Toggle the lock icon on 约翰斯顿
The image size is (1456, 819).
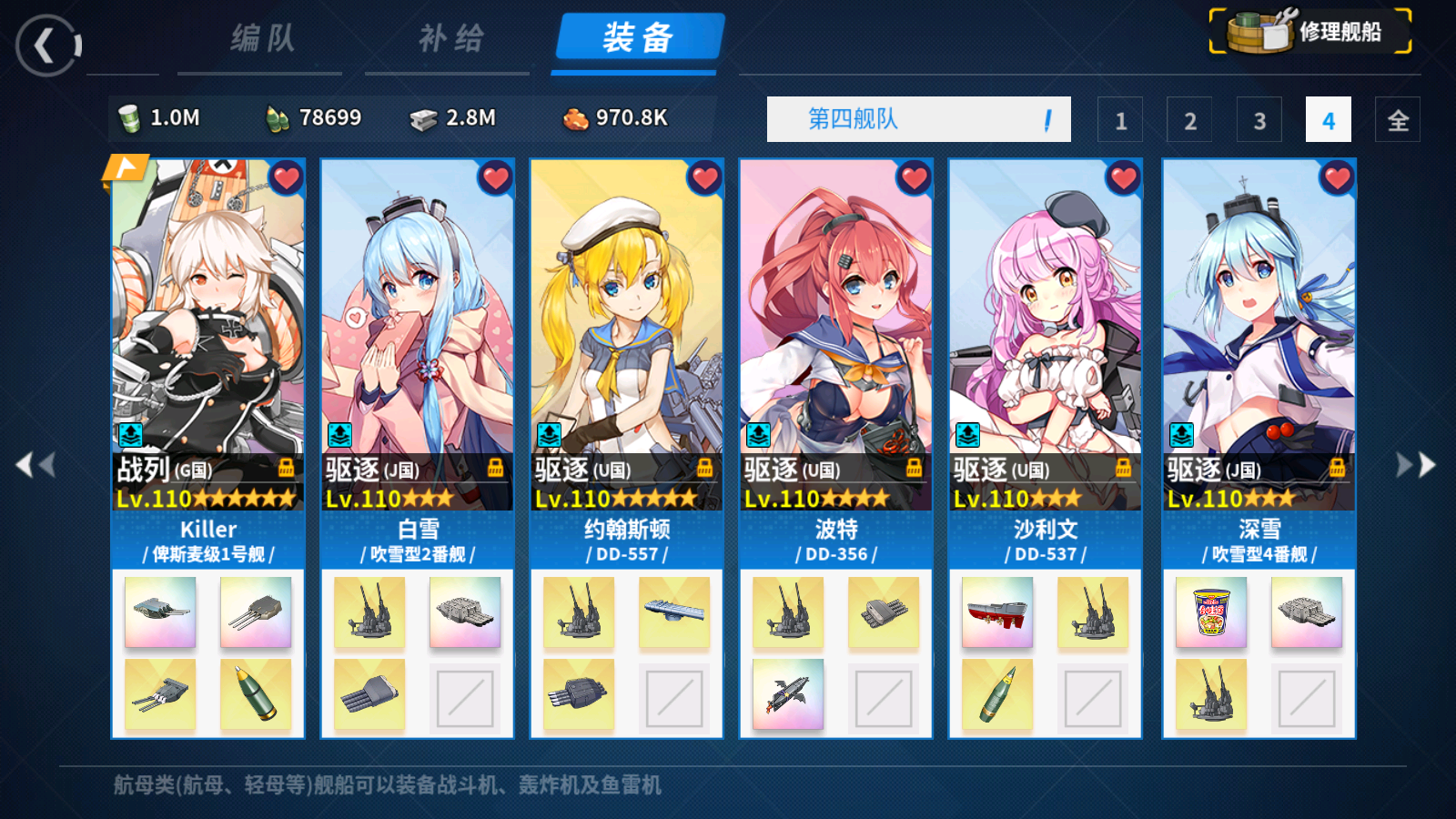coord(705,469)
